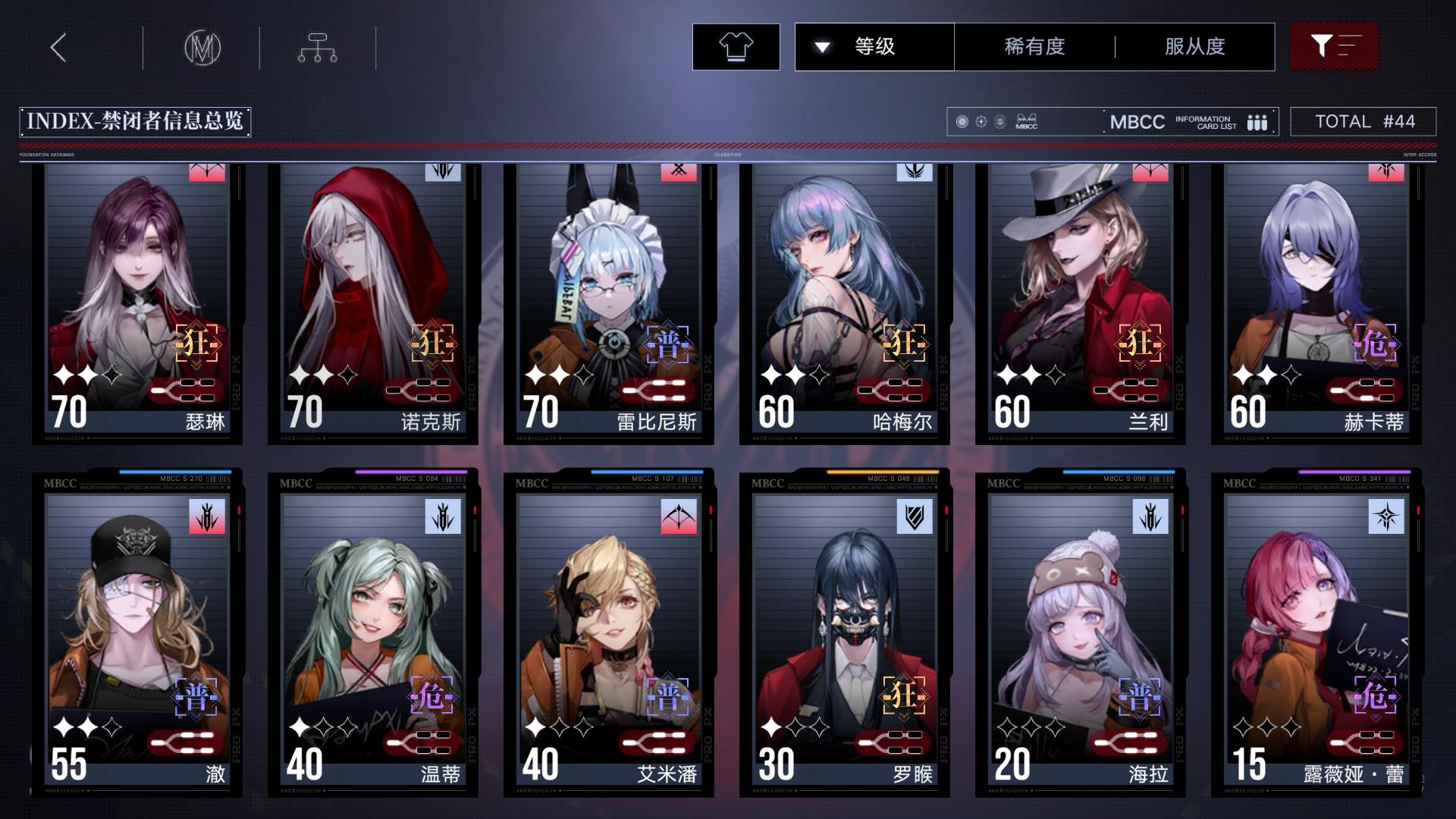Switch sorting to 服从度
This screenshot has width=1456, height=819.
(x=1194, y=46)
